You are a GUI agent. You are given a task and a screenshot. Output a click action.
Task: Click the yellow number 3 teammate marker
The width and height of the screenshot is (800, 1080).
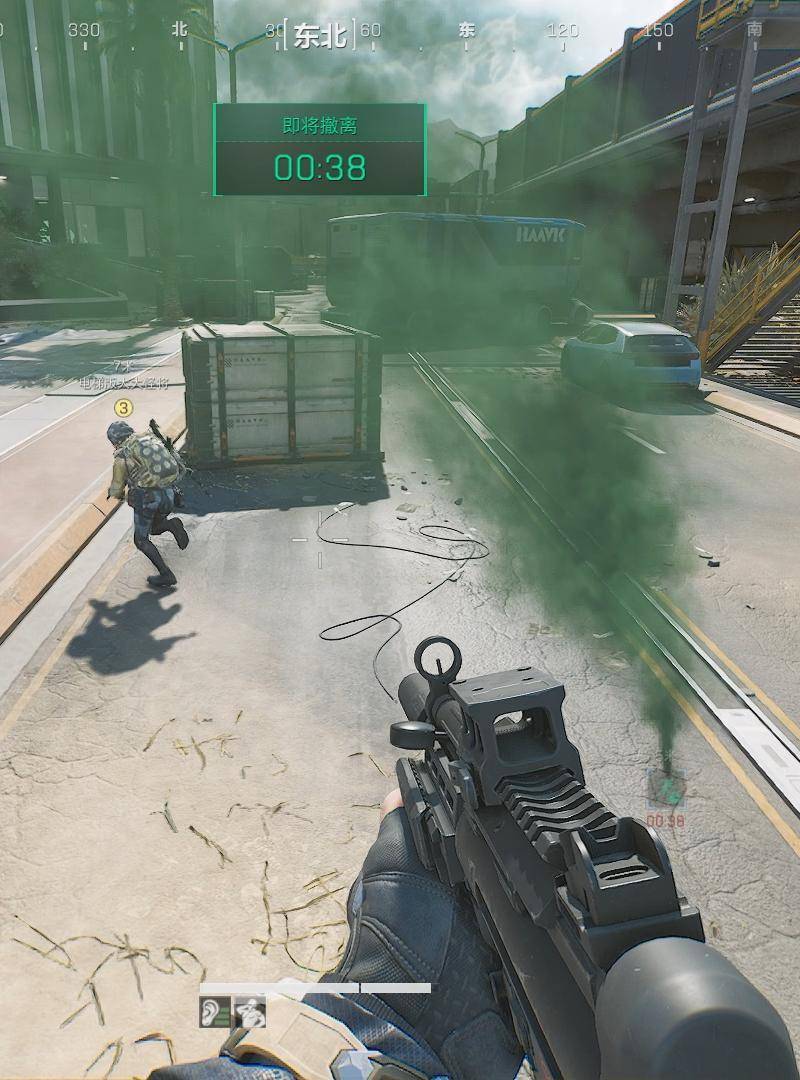[123, 407]
